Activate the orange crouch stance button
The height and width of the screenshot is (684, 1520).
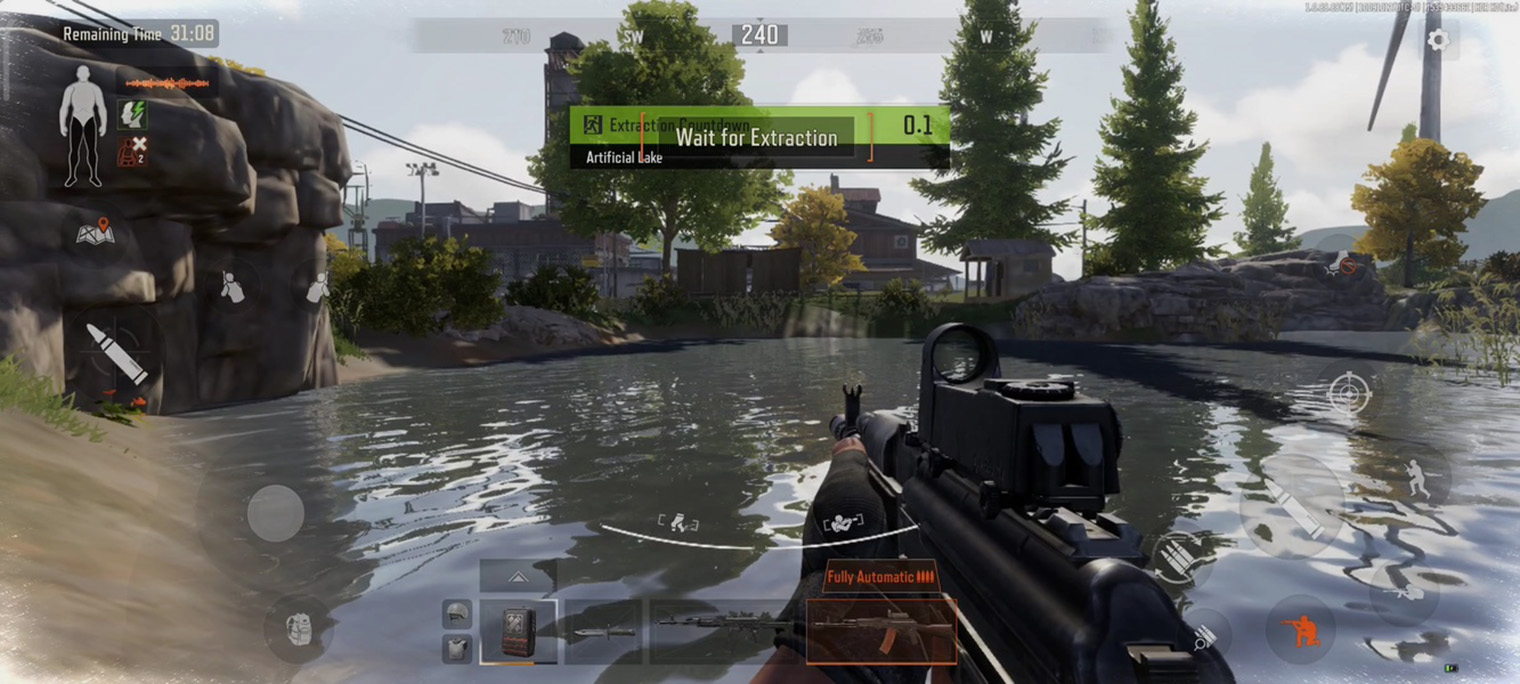pyautogui.click(x=1300, y=630)
